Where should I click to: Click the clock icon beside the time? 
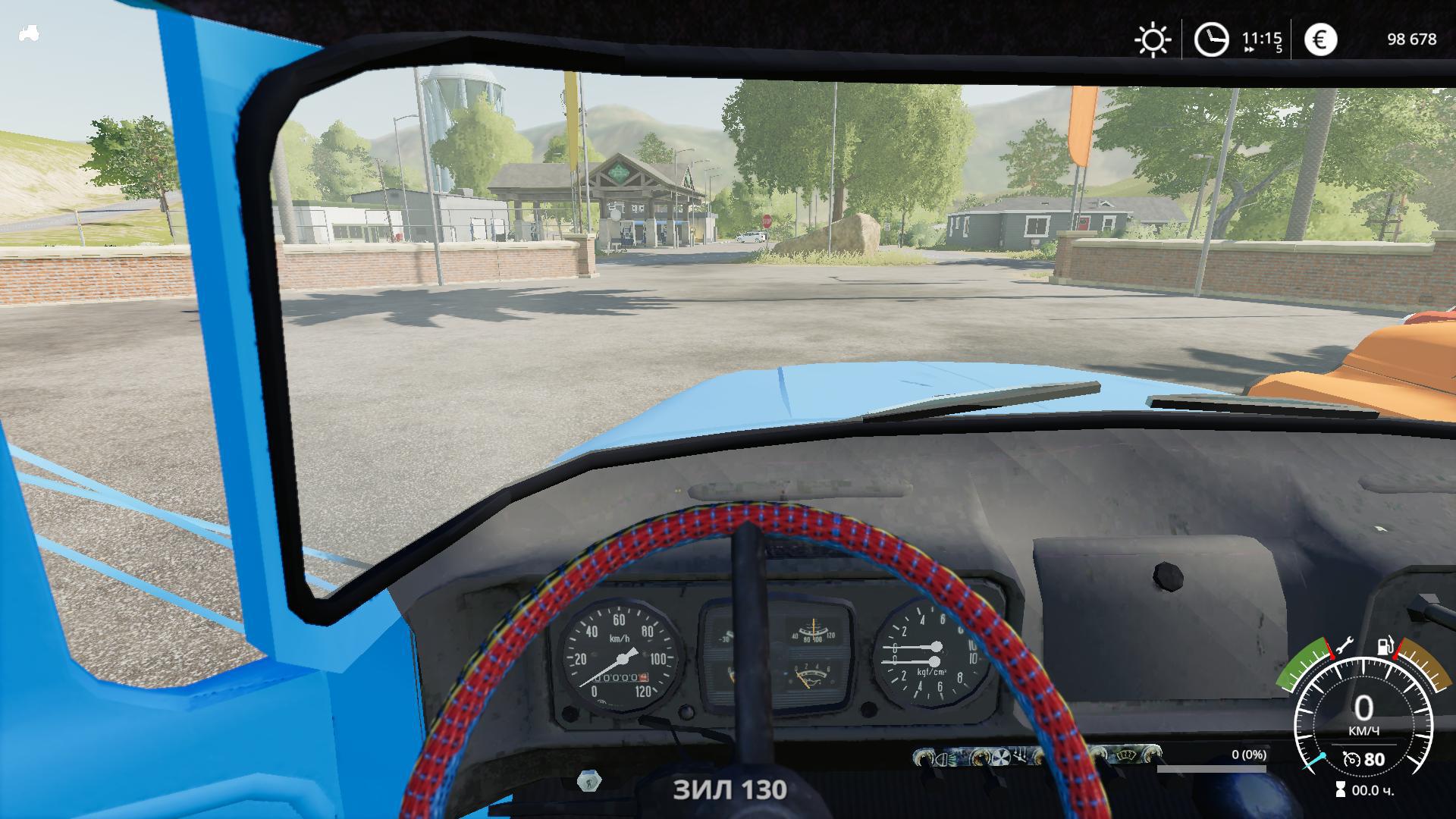(1211, 39)
